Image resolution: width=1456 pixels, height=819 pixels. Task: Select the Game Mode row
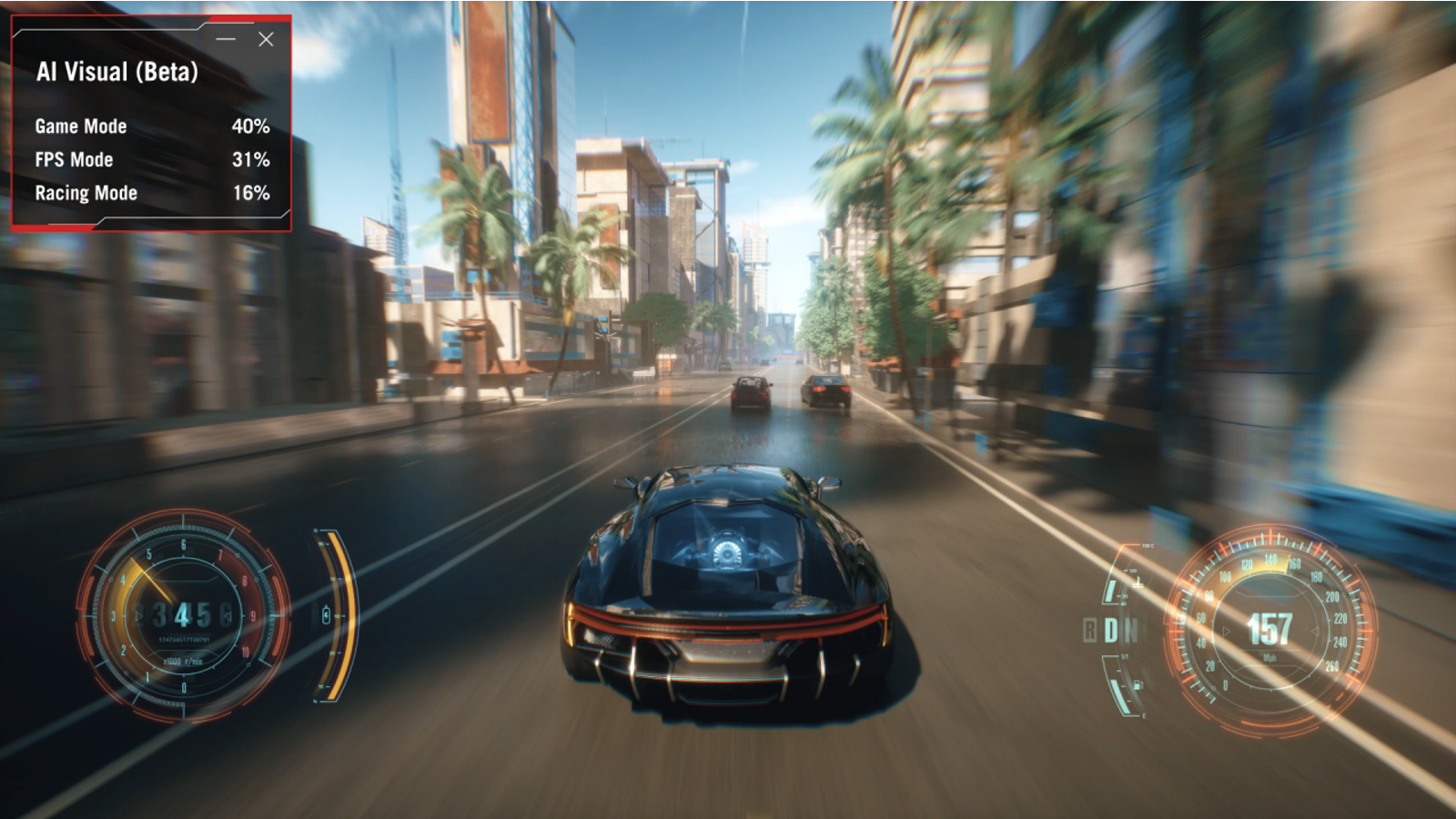click(151, 126)
